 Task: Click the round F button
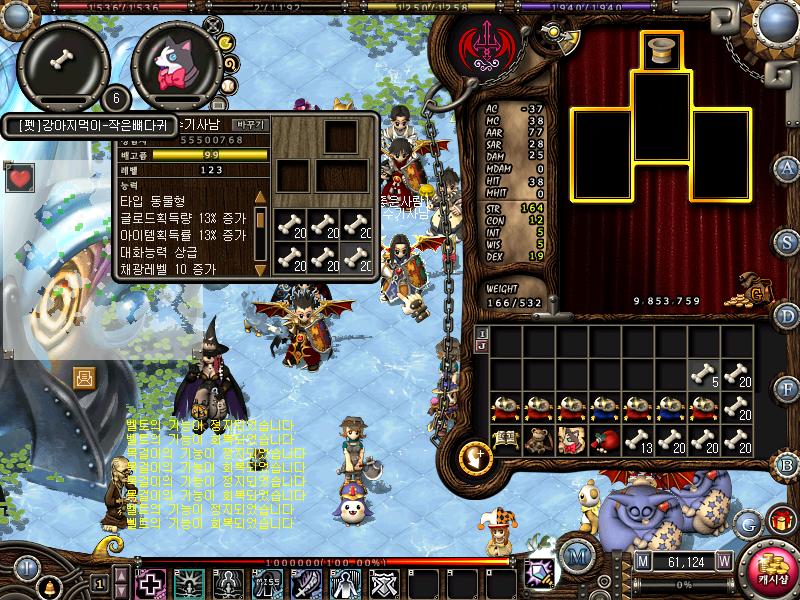[787, 387]
